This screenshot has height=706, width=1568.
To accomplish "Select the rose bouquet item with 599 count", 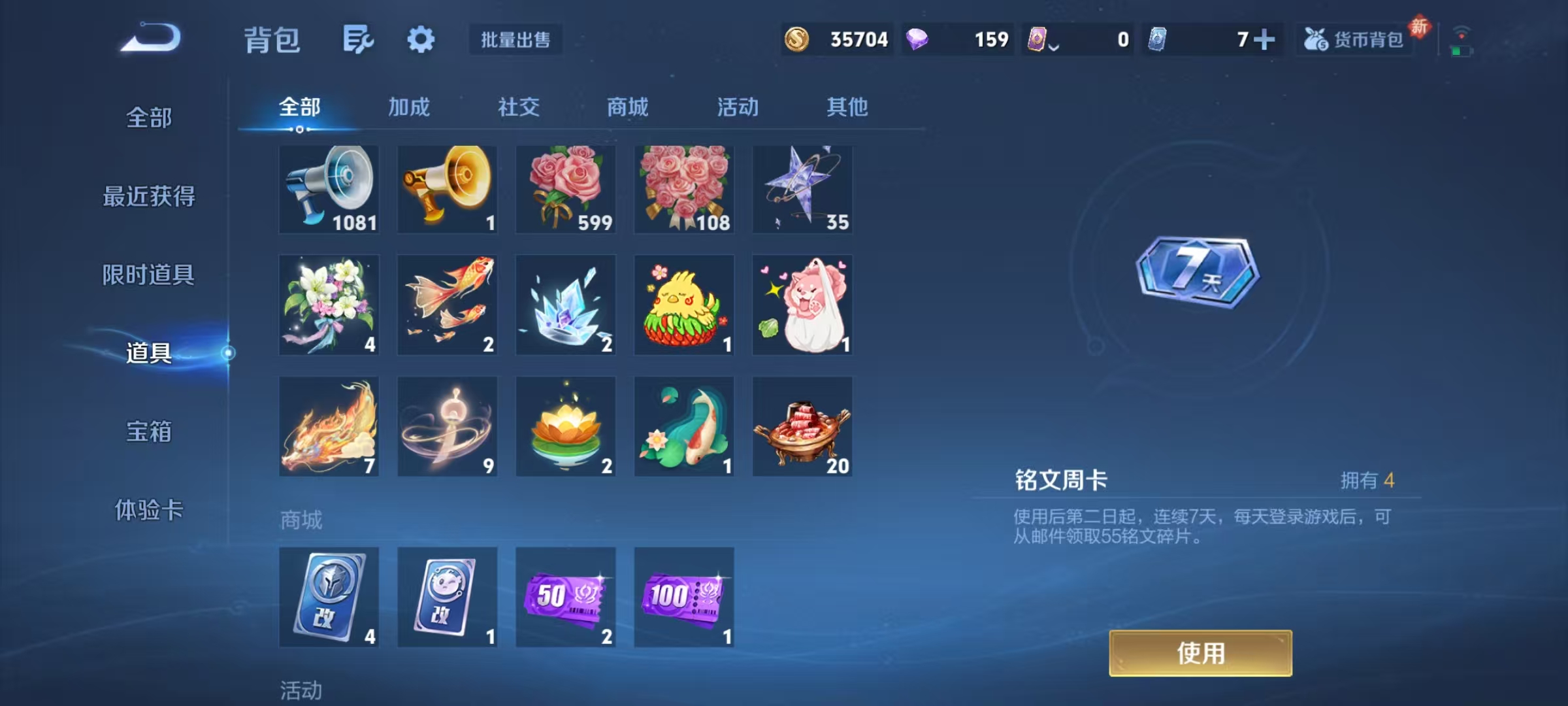I will coord(566,190).
